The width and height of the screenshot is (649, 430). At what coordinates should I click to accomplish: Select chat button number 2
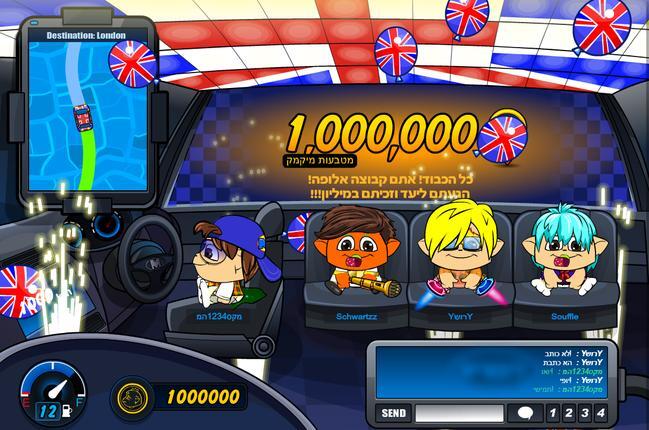pos(567,413)
